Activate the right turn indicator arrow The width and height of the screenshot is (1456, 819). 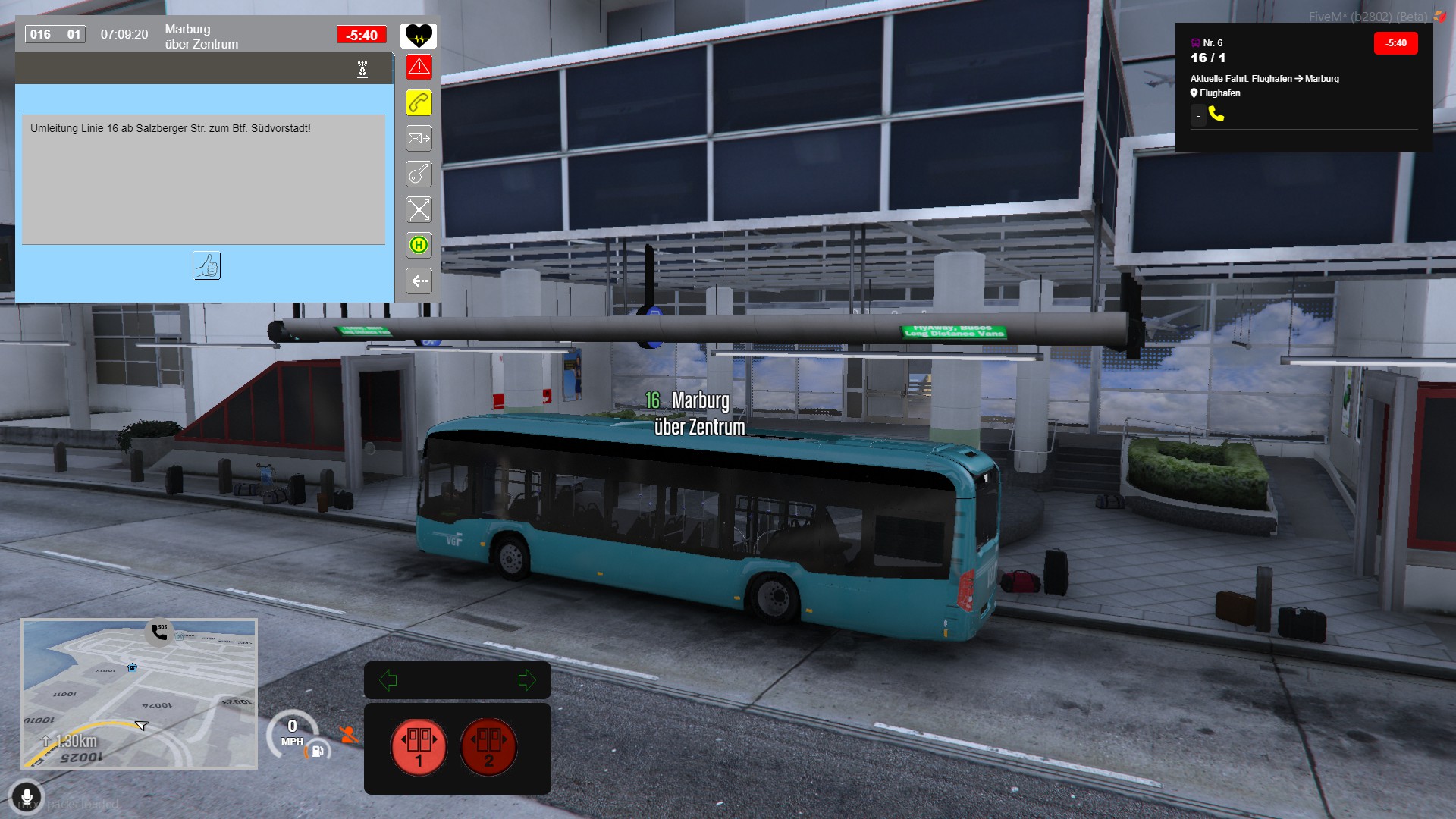click(x=526, y=680)
